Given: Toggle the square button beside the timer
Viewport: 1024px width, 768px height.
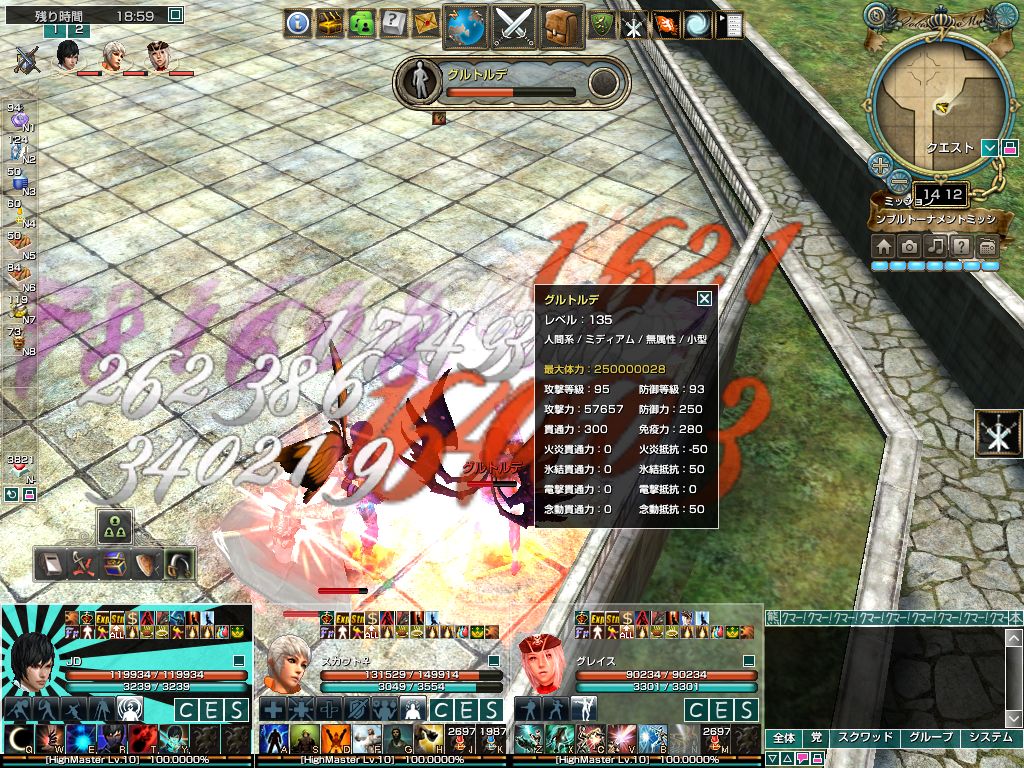Looking at the screenshot, I should point(176,15).
